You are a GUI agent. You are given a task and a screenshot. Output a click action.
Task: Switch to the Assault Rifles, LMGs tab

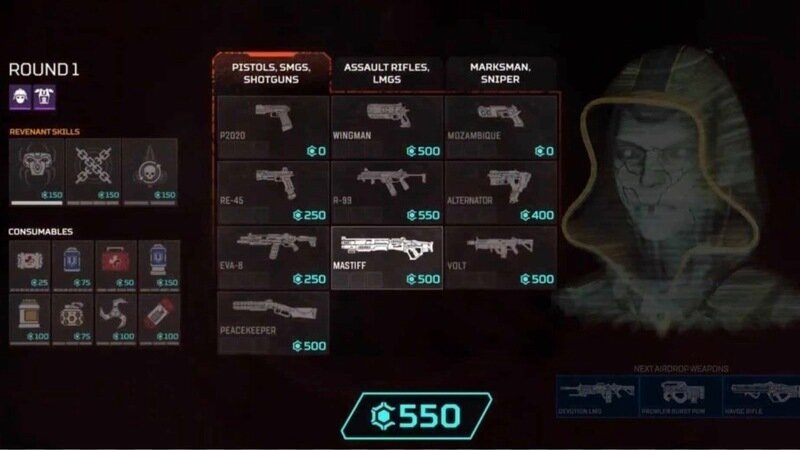(387, 74)
